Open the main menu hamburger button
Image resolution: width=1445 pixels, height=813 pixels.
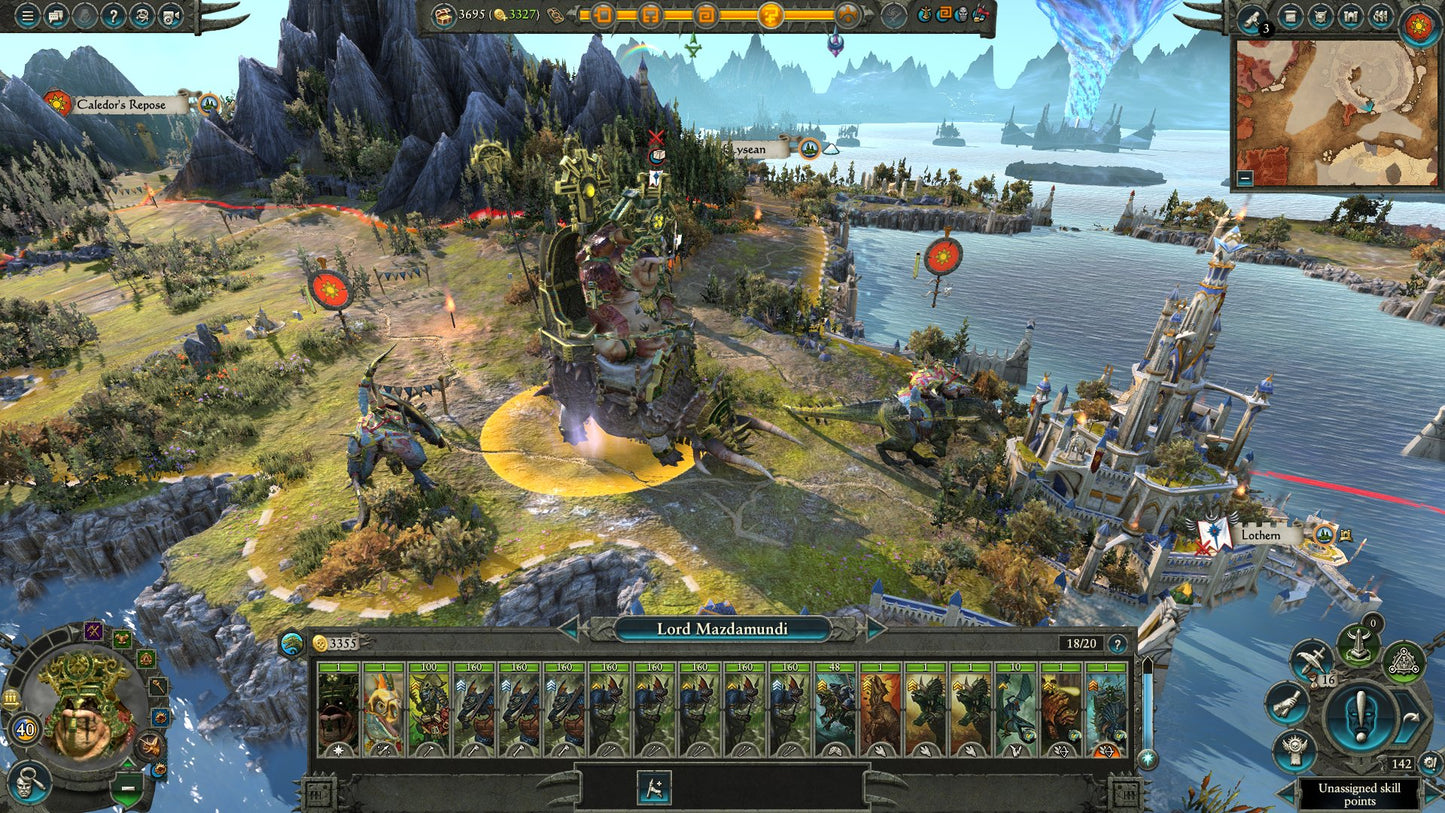[27, 16]
